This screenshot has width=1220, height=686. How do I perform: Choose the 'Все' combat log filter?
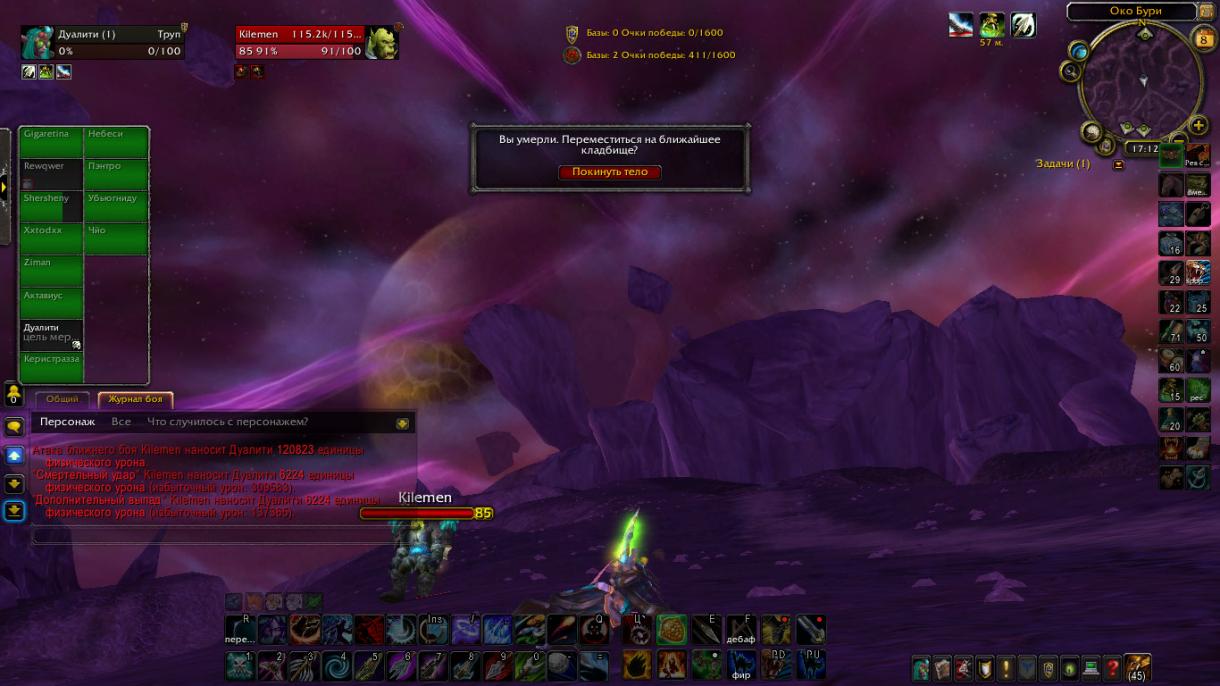(x=121, y=422)
